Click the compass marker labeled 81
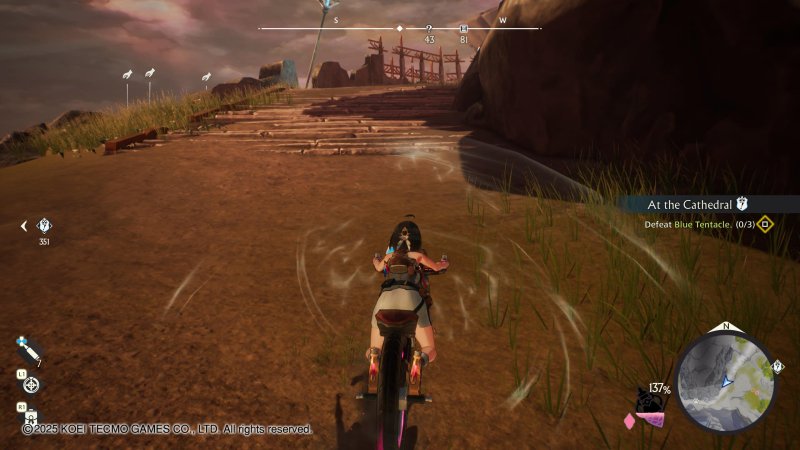This screenshot has width=800, height=450. (463, 29)
